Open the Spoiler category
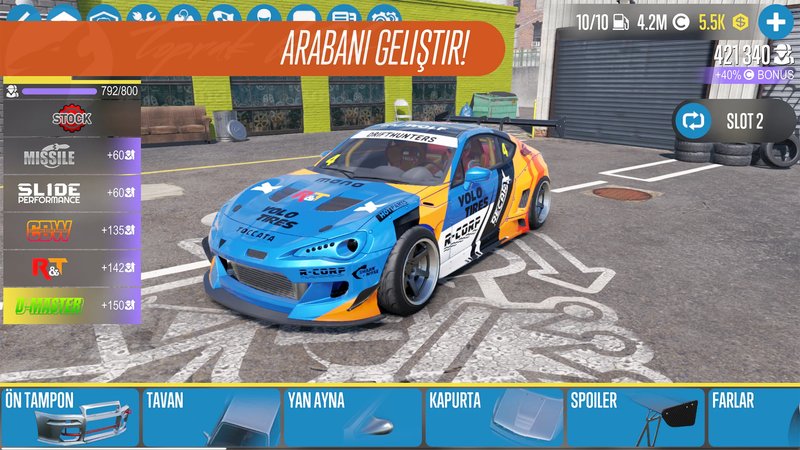 pyautogui.click(x=636, y=417)
